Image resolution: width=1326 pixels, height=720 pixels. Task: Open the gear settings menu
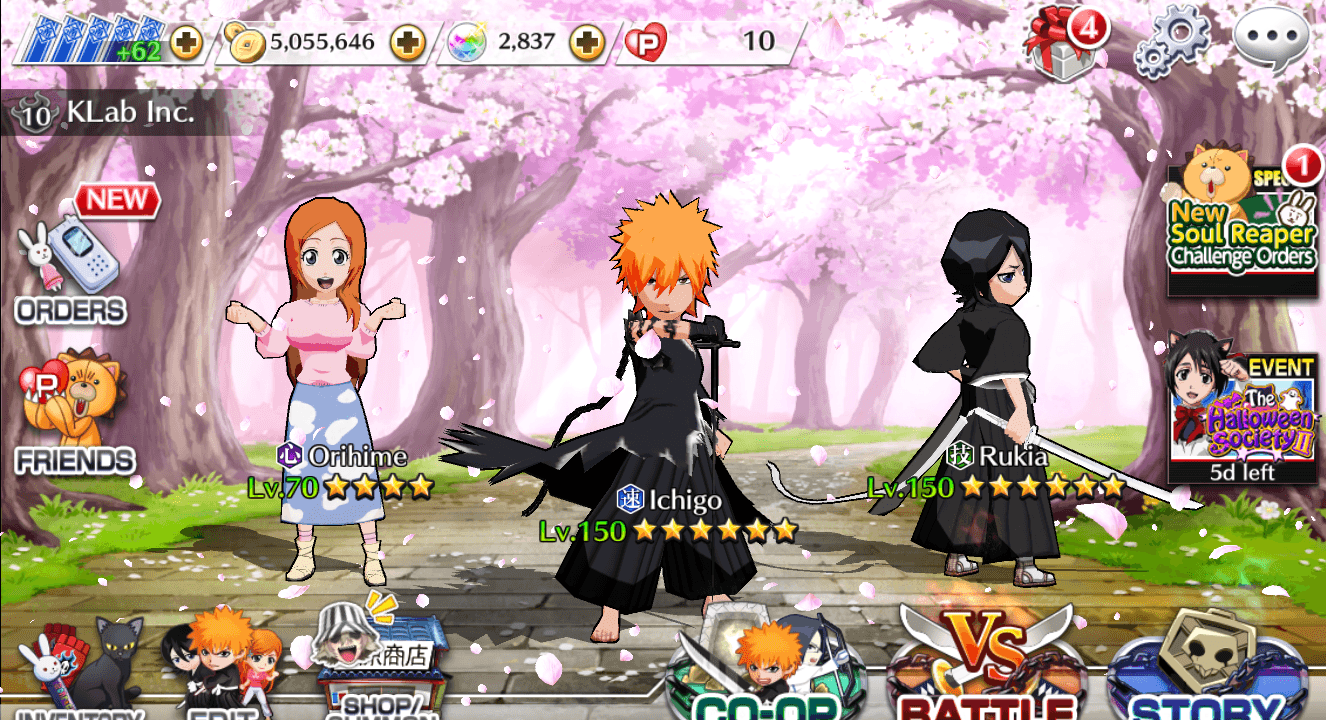pyautogui.click(x=1172, y=43)
